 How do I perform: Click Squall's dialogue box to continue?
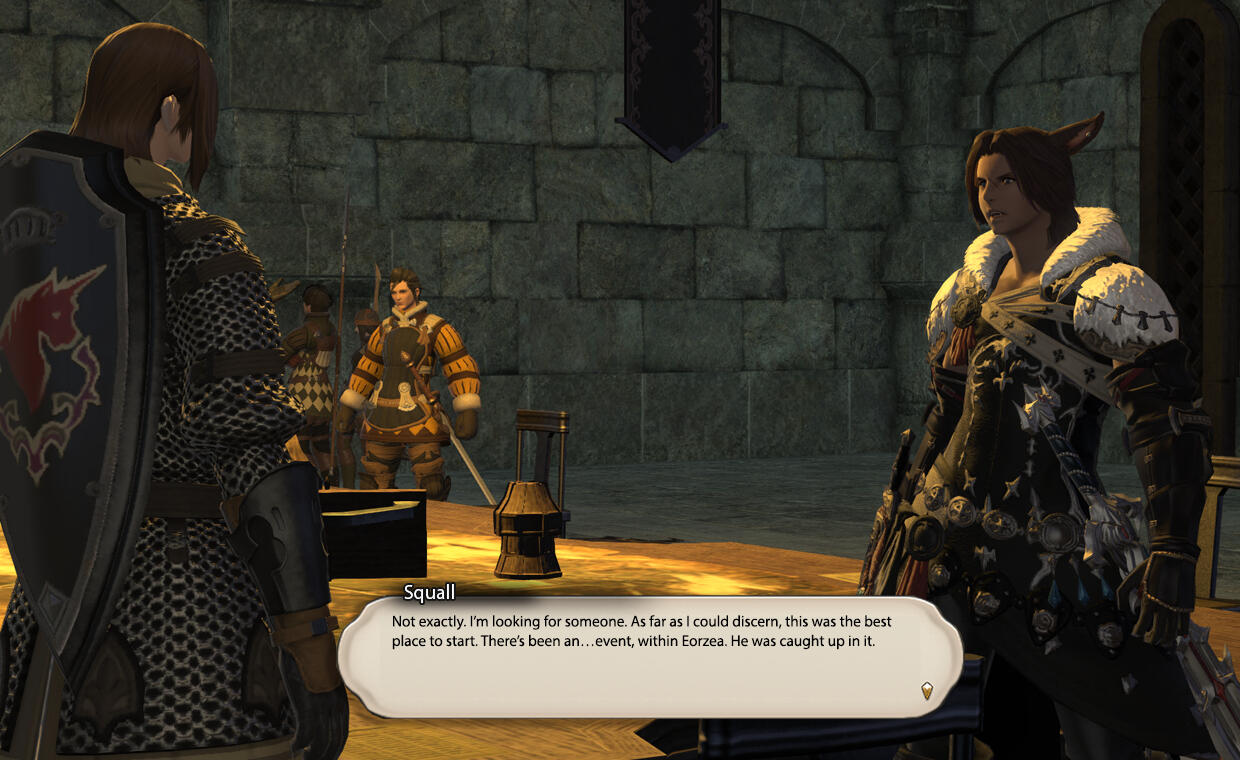point(650,655)
